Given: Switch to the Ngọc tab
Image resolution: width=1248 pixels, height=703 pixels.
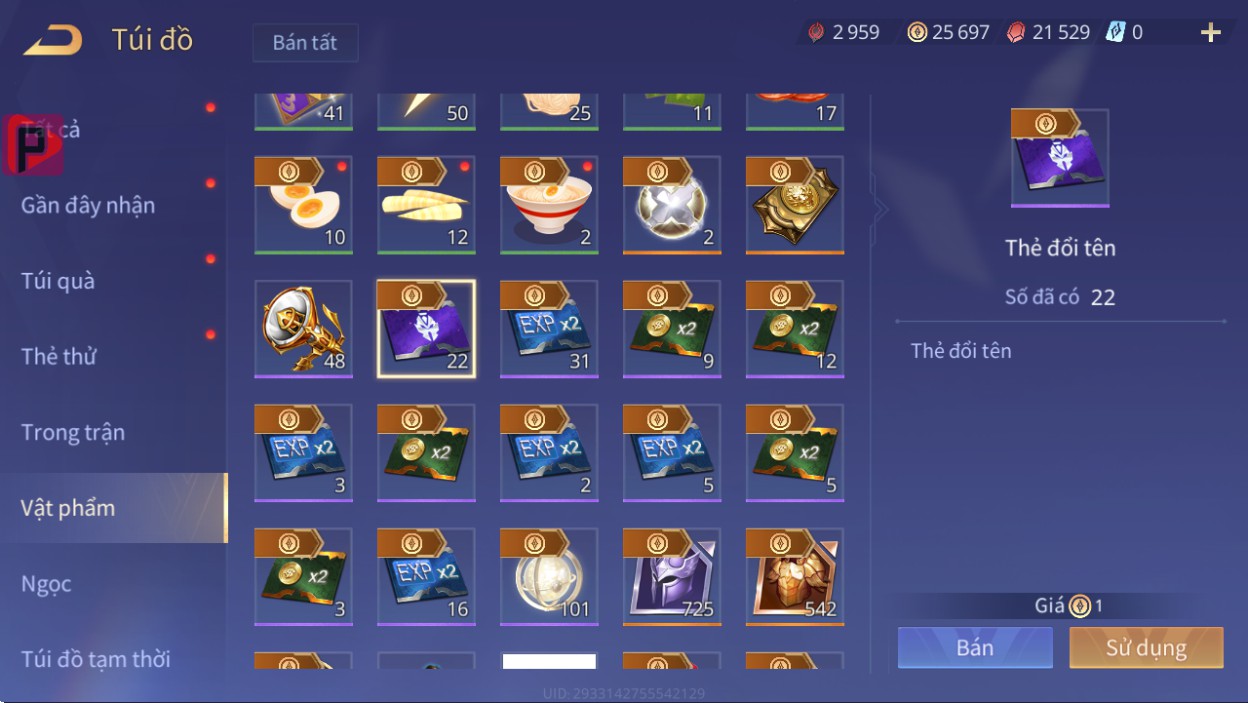Looking at the screenshot, I should (46, 583).
